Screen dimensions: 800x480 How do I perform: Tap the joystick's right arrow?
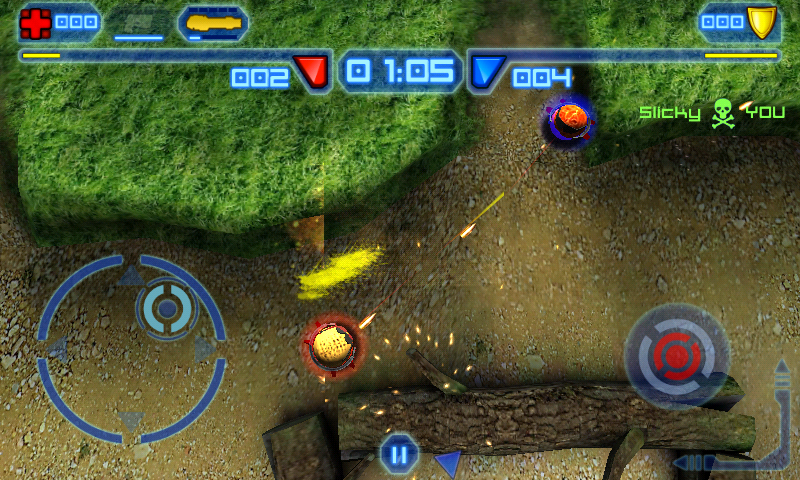(206, 349)
